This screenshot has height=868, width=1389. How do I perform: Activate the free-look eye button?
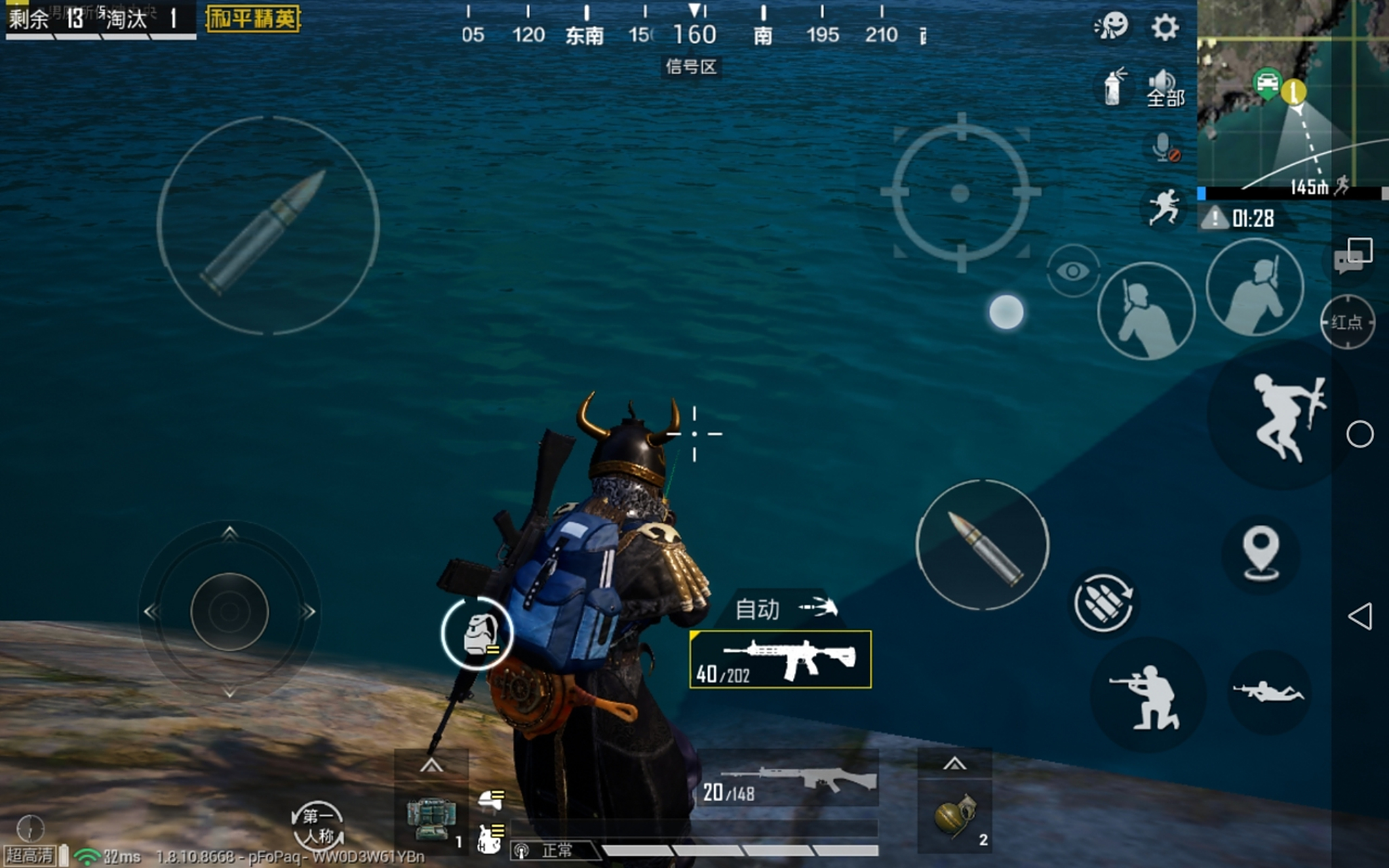click(1072, 271)
